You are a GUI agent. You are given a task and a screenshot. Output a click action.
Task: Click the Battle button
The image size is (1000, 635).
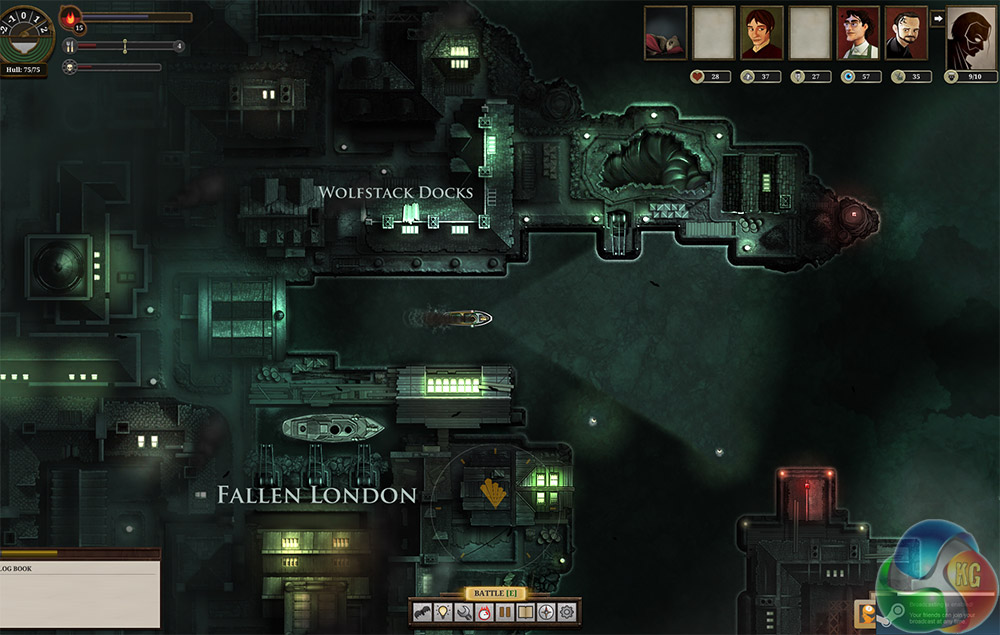pyautogui.click(x=496, y=593)
